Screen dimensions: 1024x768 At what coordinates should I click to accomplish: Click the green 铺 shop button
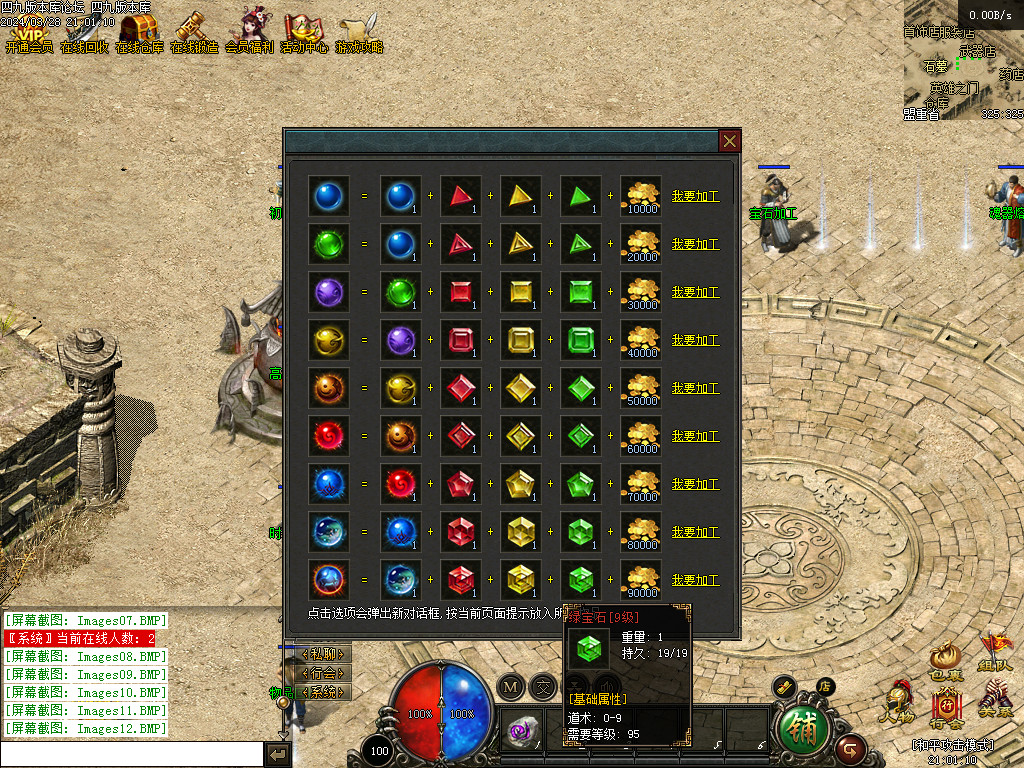803,729
